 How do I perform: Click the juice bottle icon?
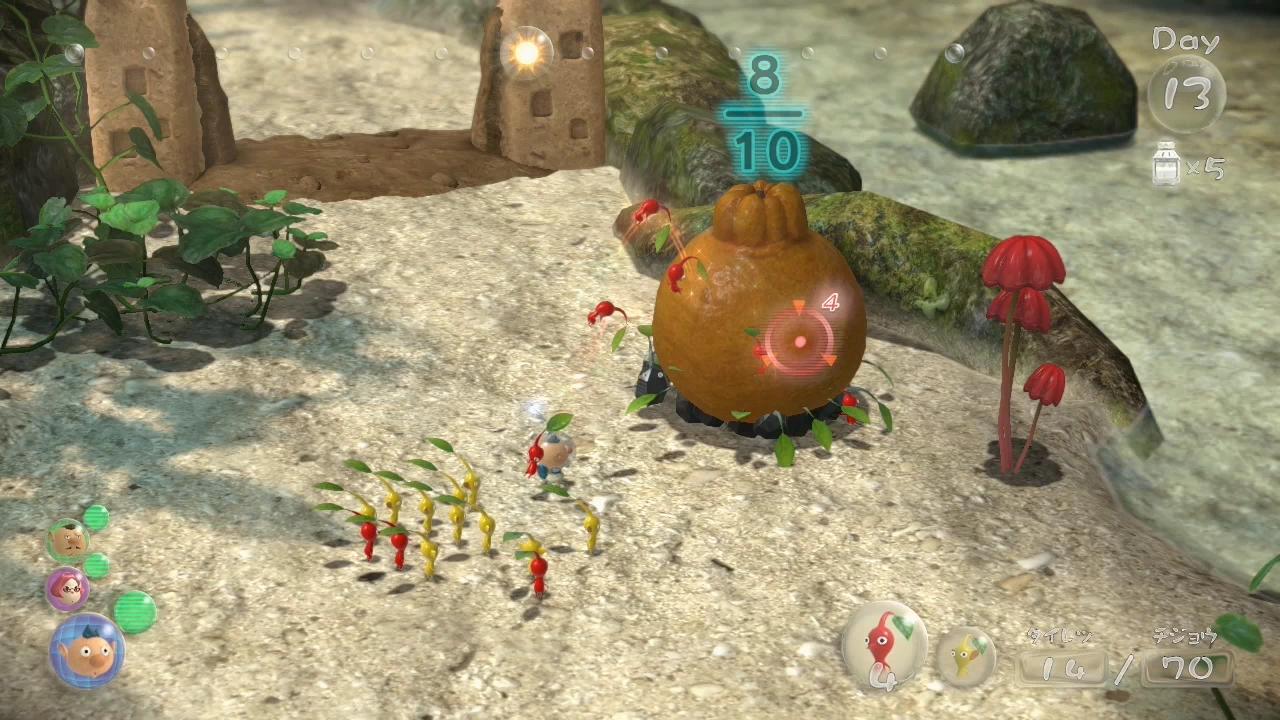click(1164, 166)
